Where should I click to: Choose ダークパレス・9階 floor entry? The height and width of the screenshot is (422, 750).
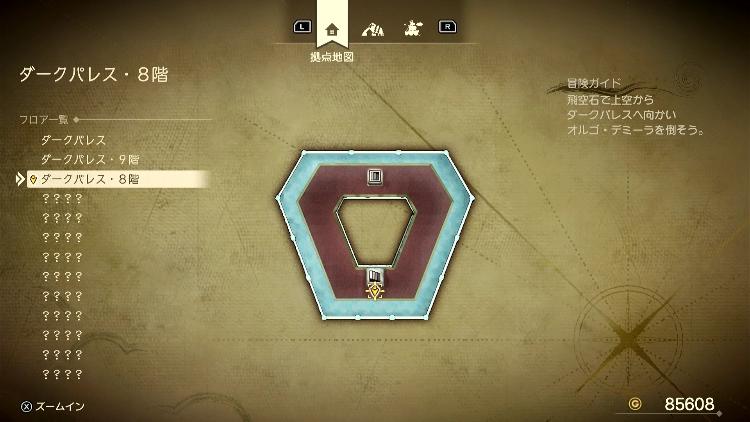coord(89,160)
